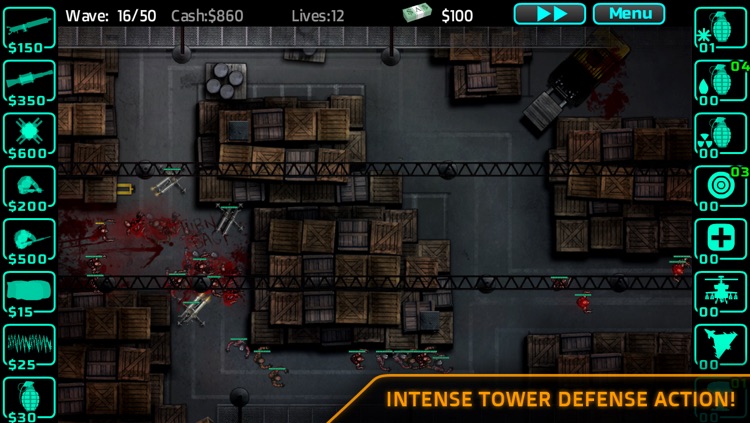Pick the $30 grenade item

[x=29, y=398]
